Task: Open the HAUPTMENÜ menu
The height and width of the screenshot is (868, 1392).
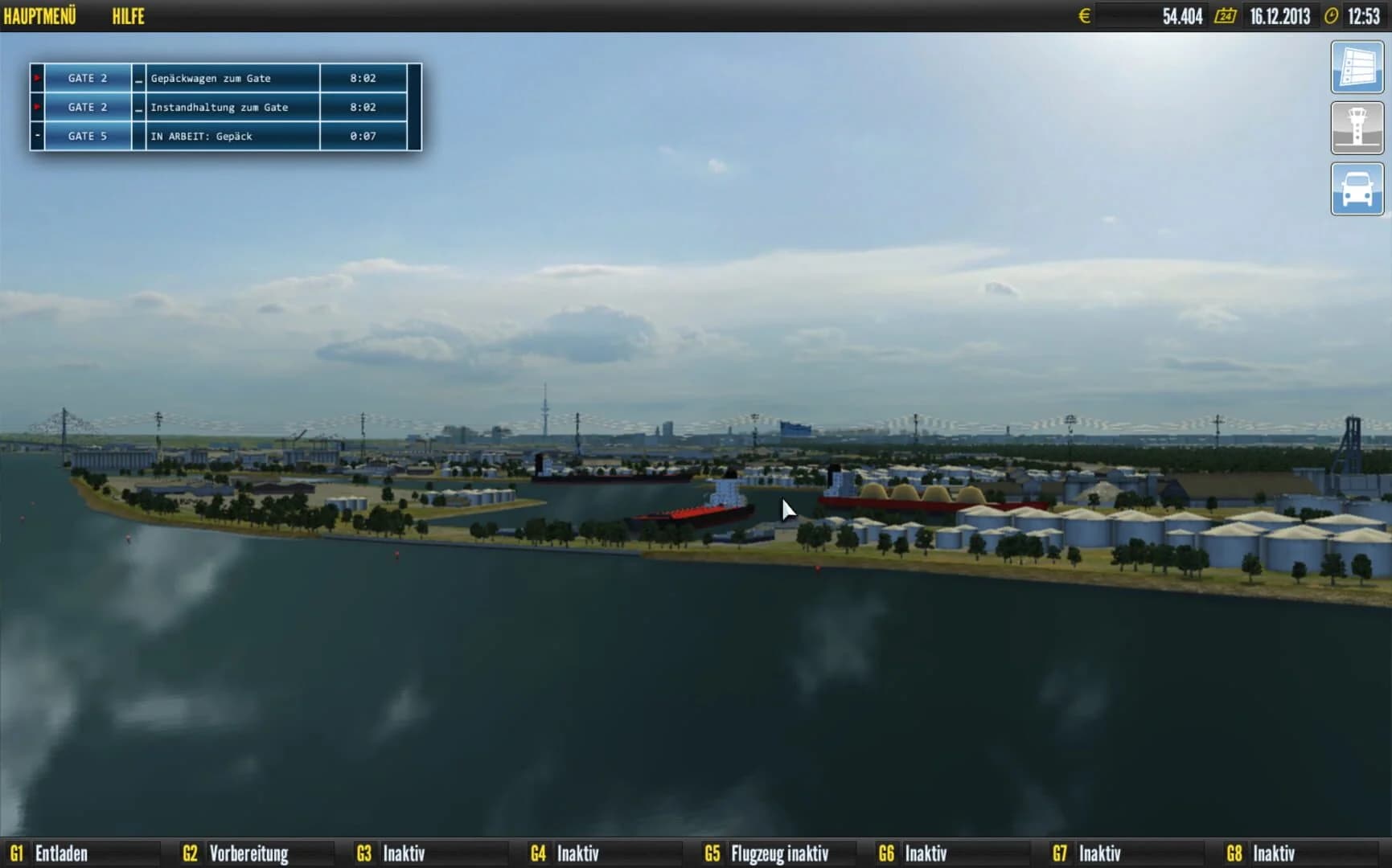Action: point(41,14)
